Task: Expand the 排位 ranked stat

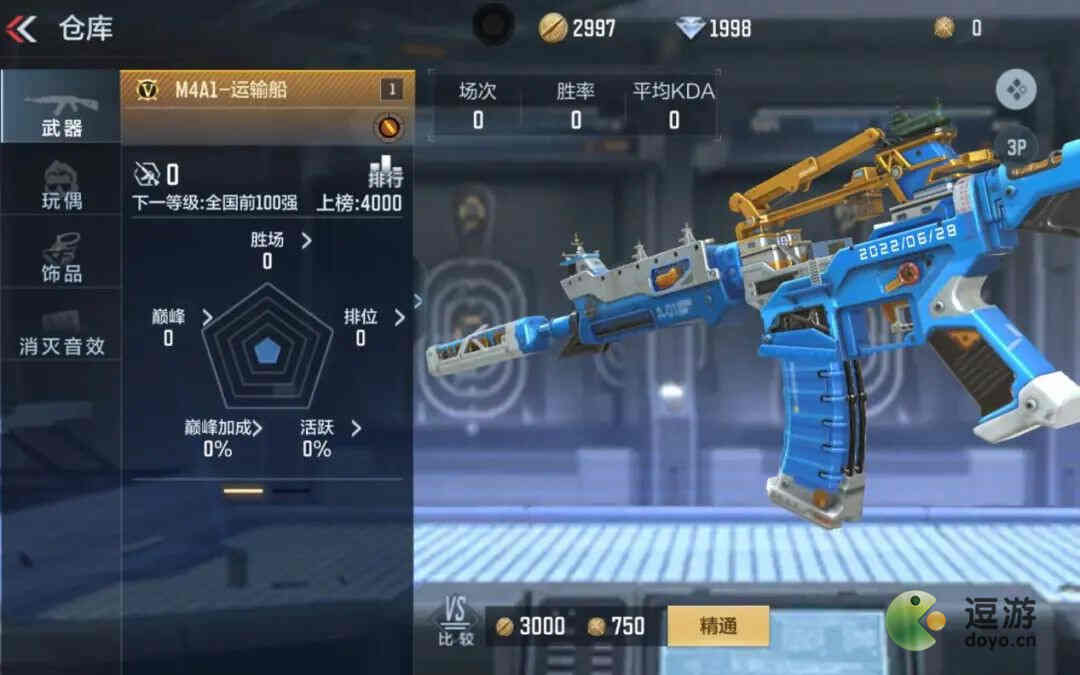Action: pyautogui.click(x=372, y=317)
